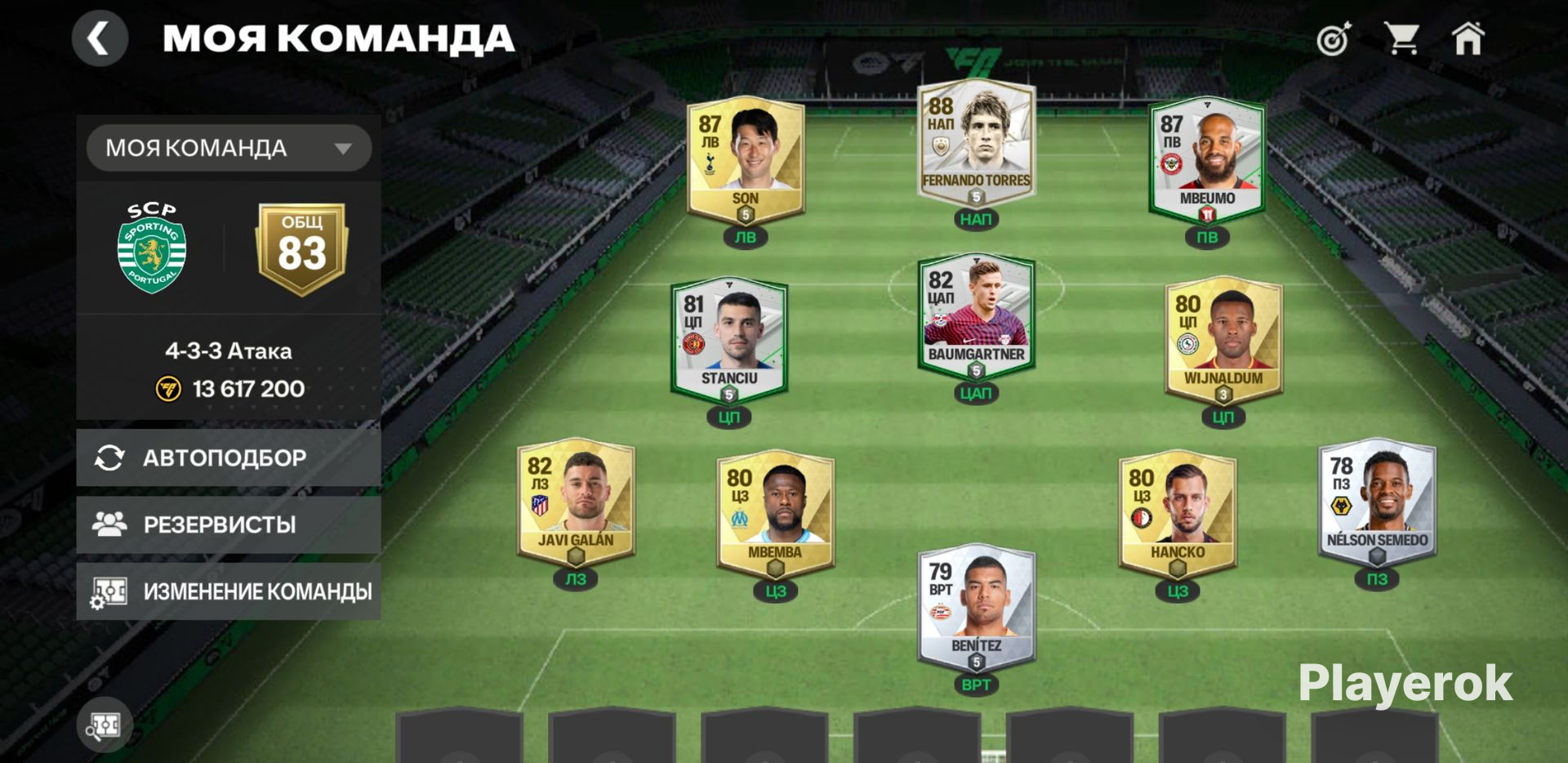
Task: Open ИЗМЕНЕНИЕ КОМАНДЫ team settings
Action: pos(229,591)
